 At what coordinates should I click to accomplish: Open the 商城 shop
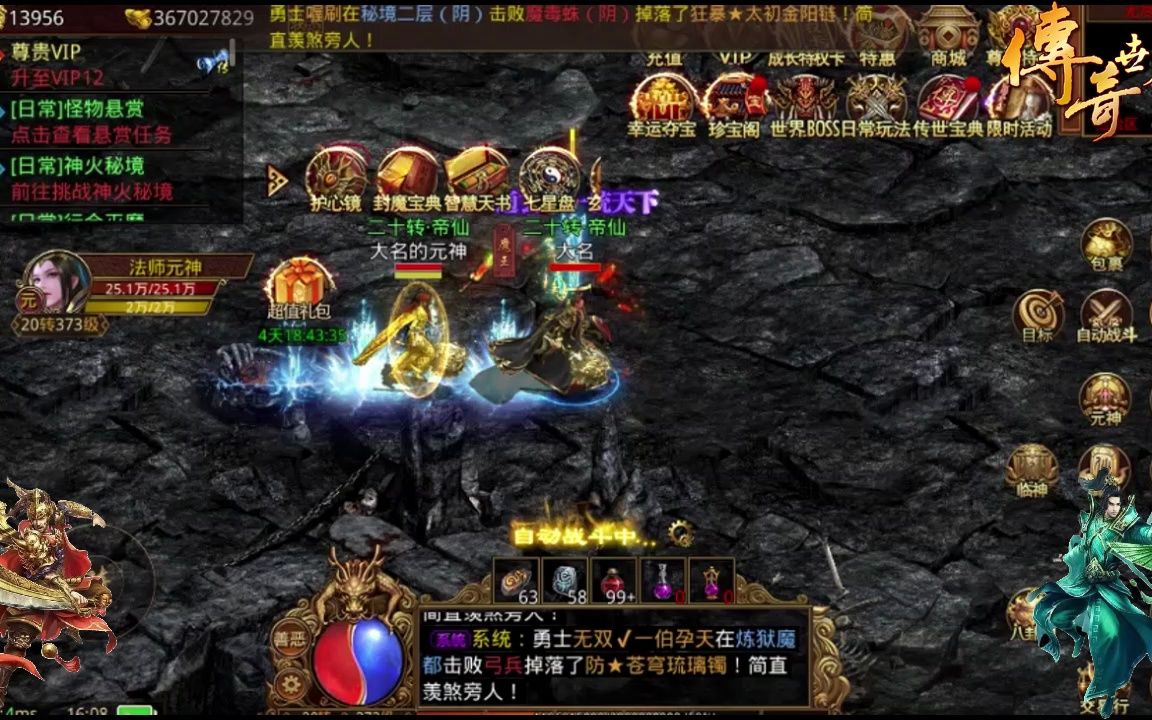click(x=948, y=34)
